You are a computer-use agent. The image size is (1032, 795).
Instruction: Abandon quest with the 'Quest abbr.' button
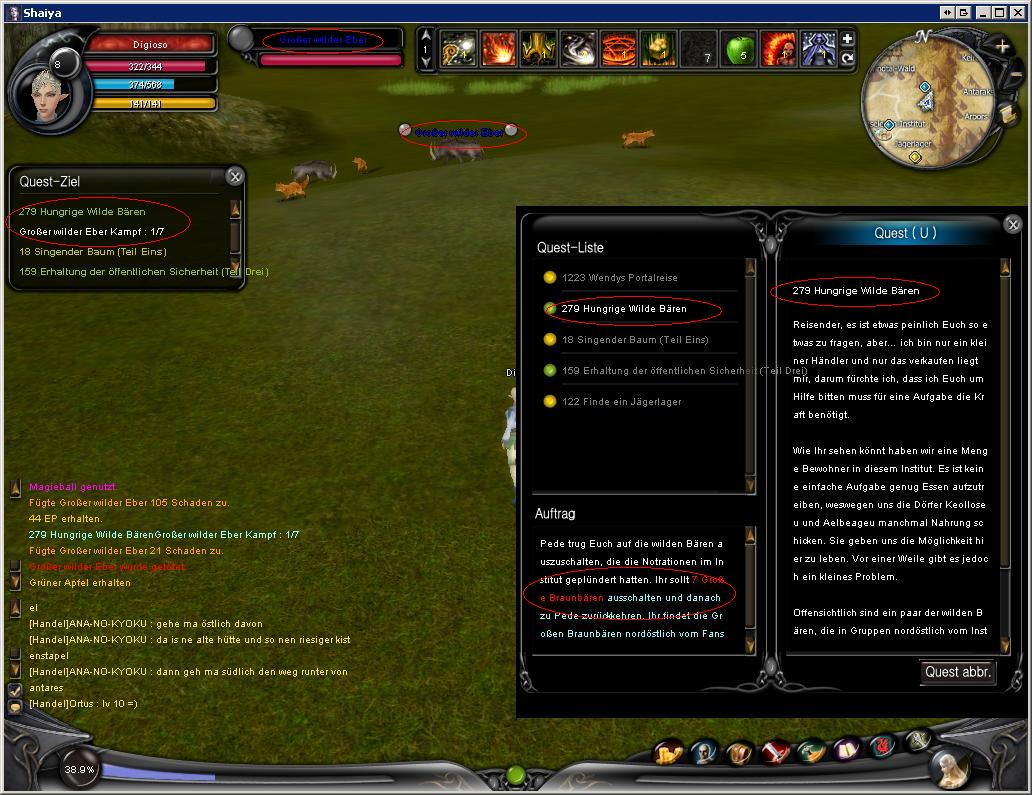pos(957,672)
